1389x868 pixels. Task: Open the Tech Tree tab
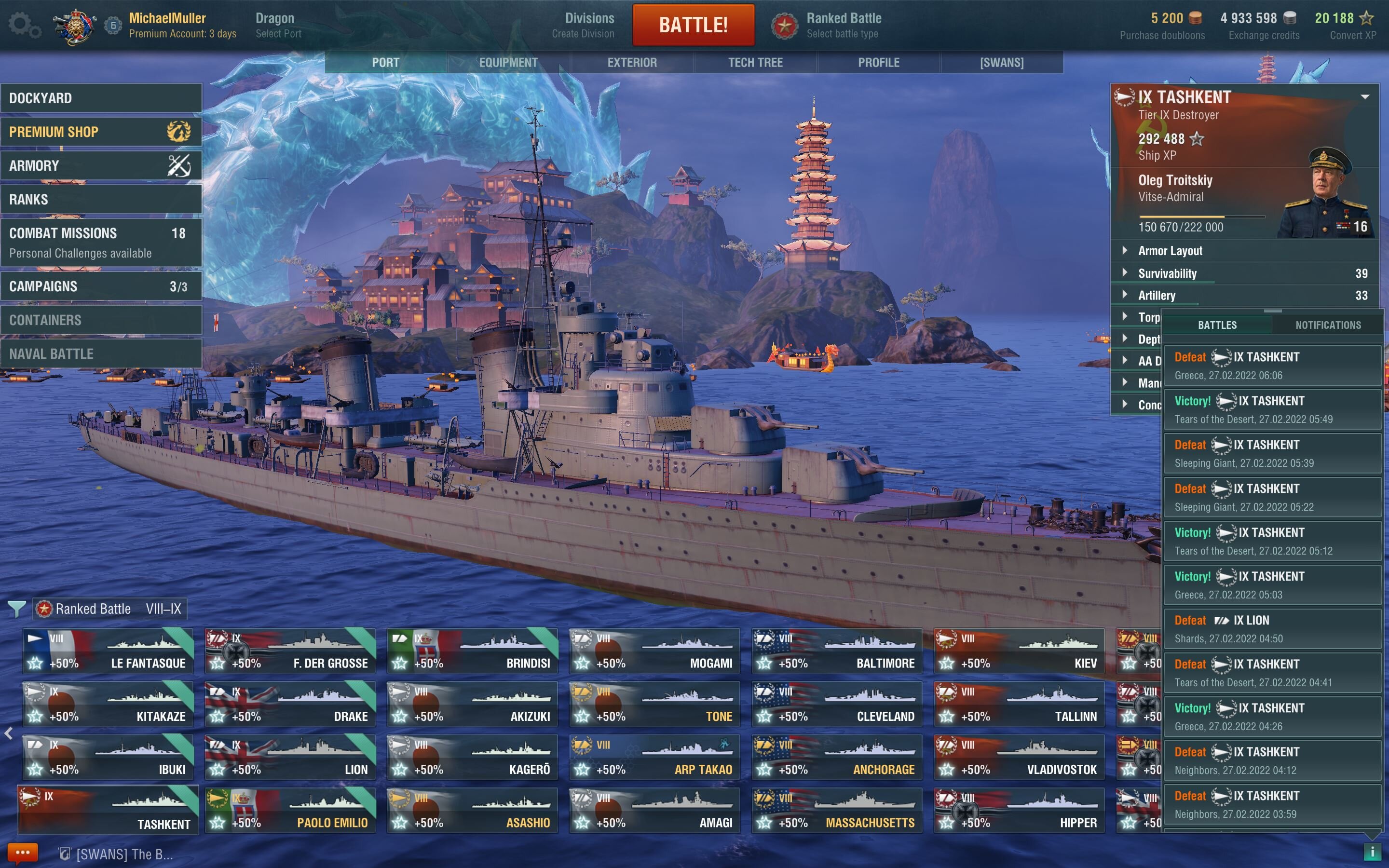click(755, 63)
